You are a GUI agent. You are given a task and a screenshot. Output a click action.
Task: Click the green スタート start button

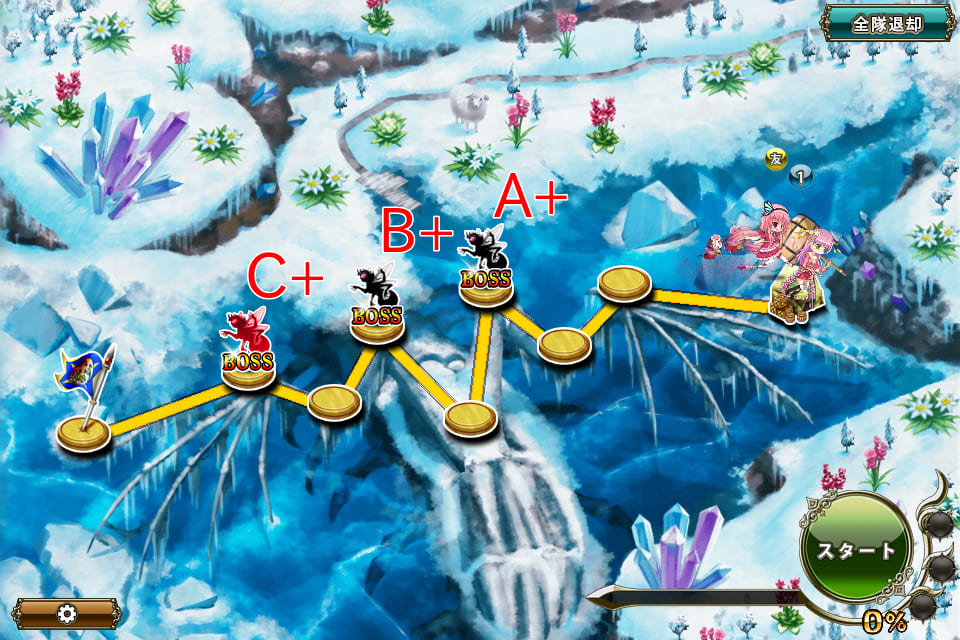click(855, 550)
